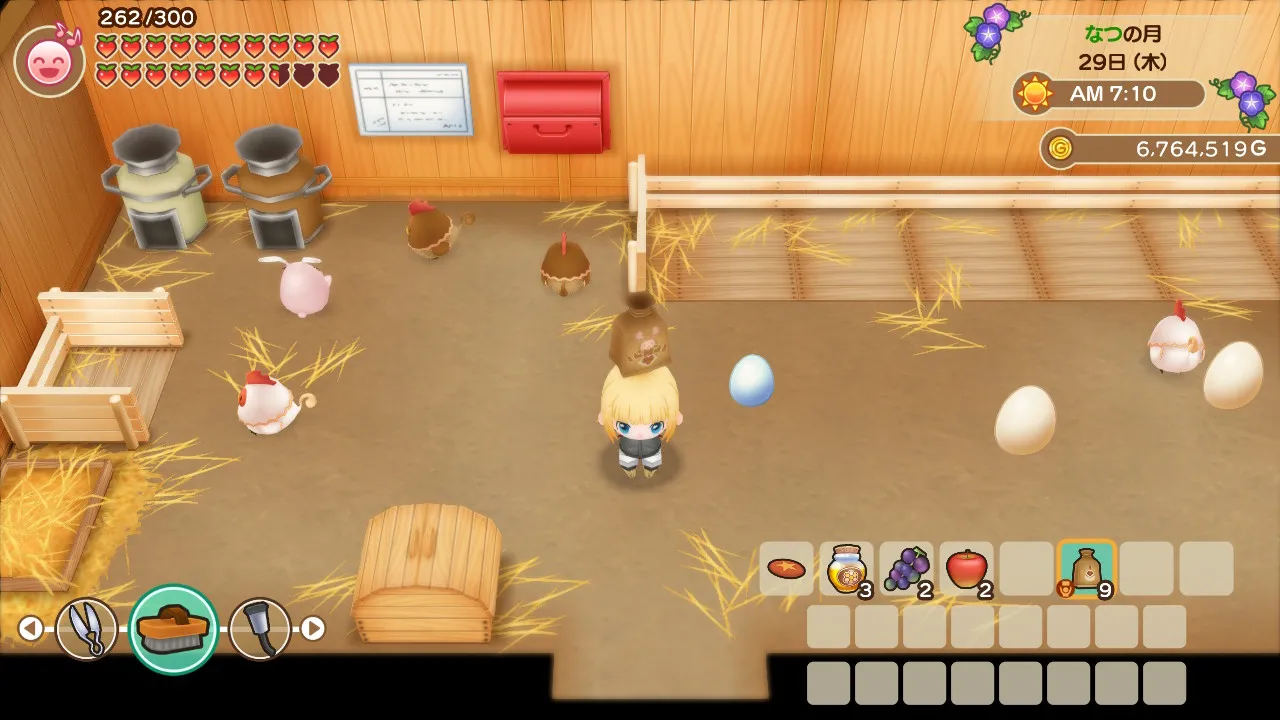Select the honey jar inventory slot
The width and height of the screenshot is (1280, 720).
click(846, 569)
